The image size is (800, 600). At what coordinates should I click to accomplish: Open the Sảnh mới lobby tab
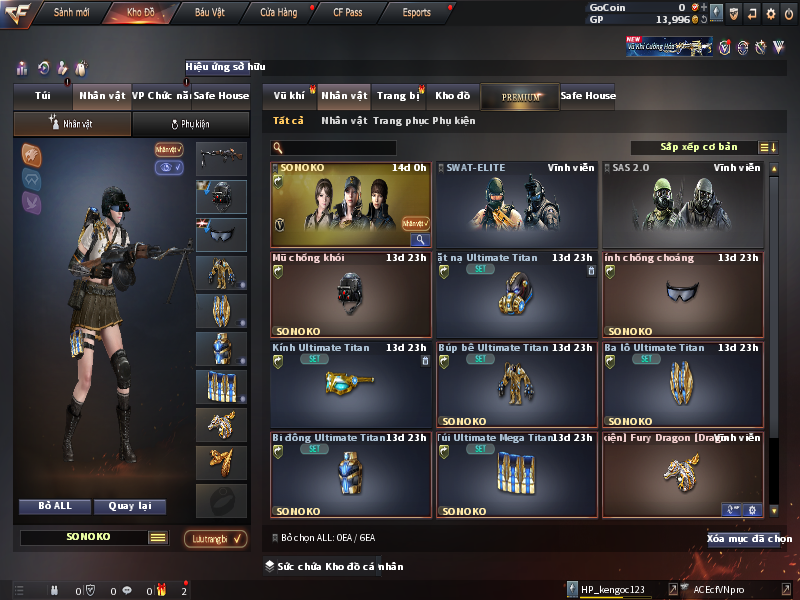point(71,13)
